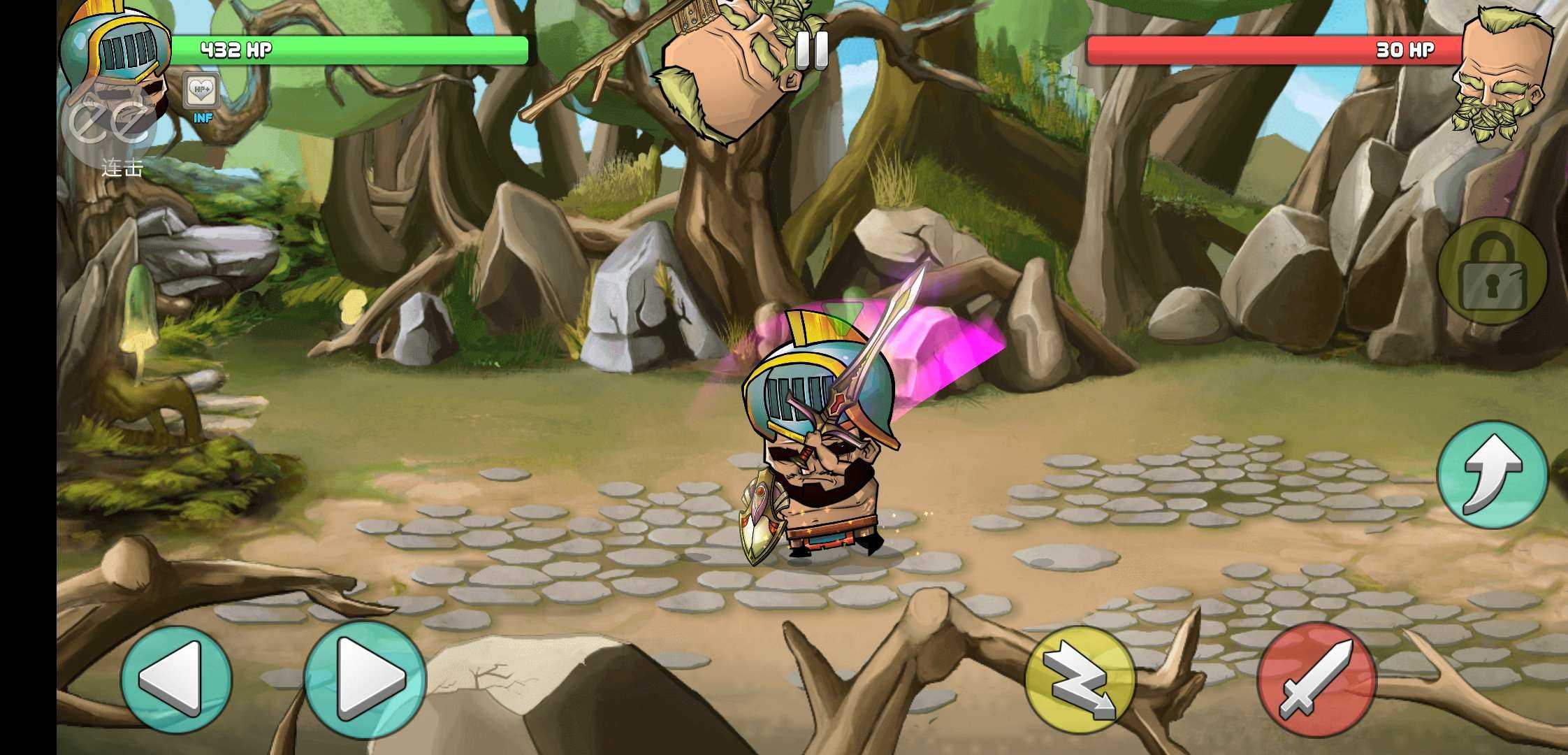Use the HP+ potion labeled INF
Viewport: 1568px width, 755px height.
pyautogui.click(x=202, y=93)
